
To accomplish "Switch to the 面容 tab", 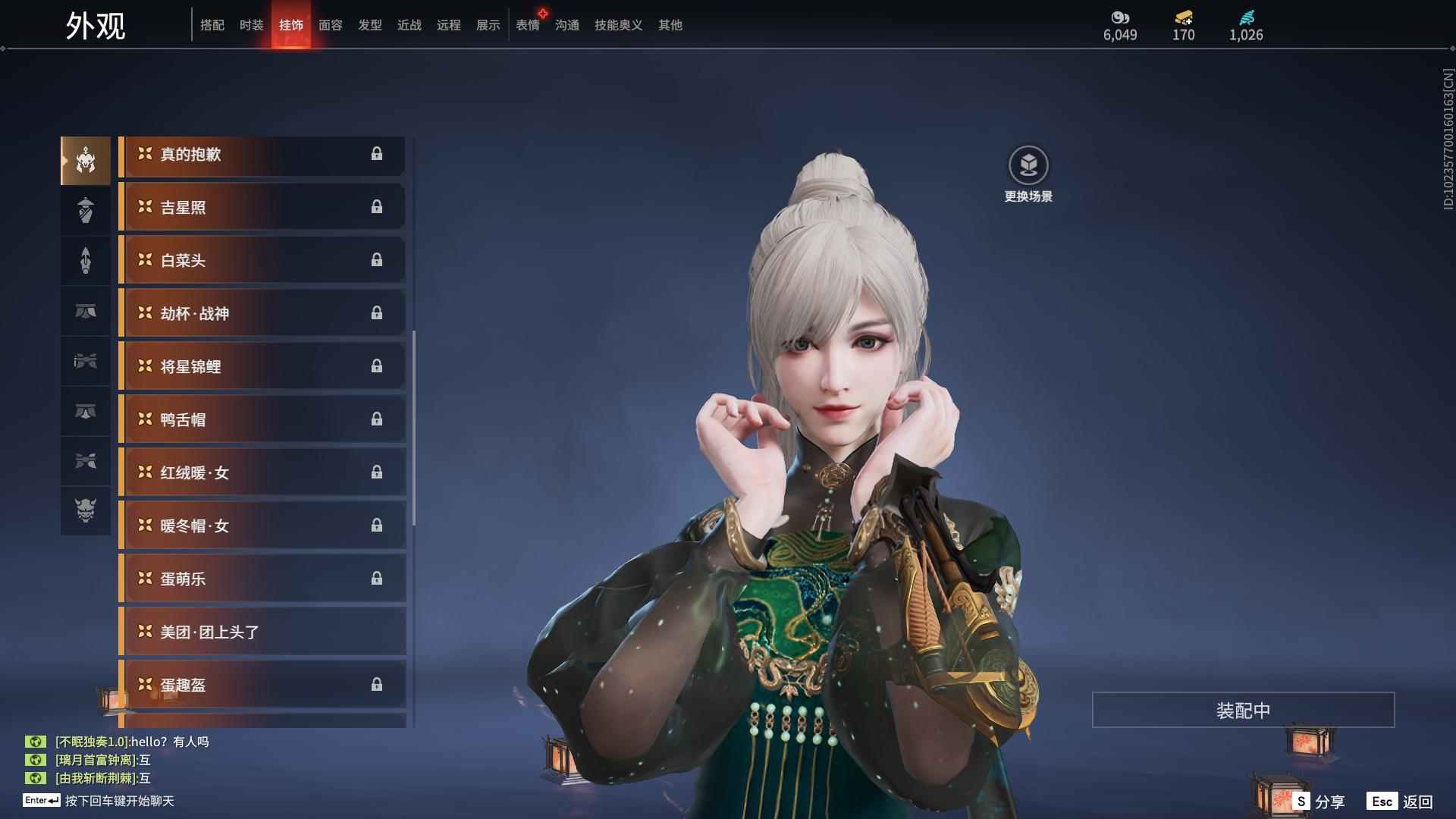I will click(x=330, y=25).
